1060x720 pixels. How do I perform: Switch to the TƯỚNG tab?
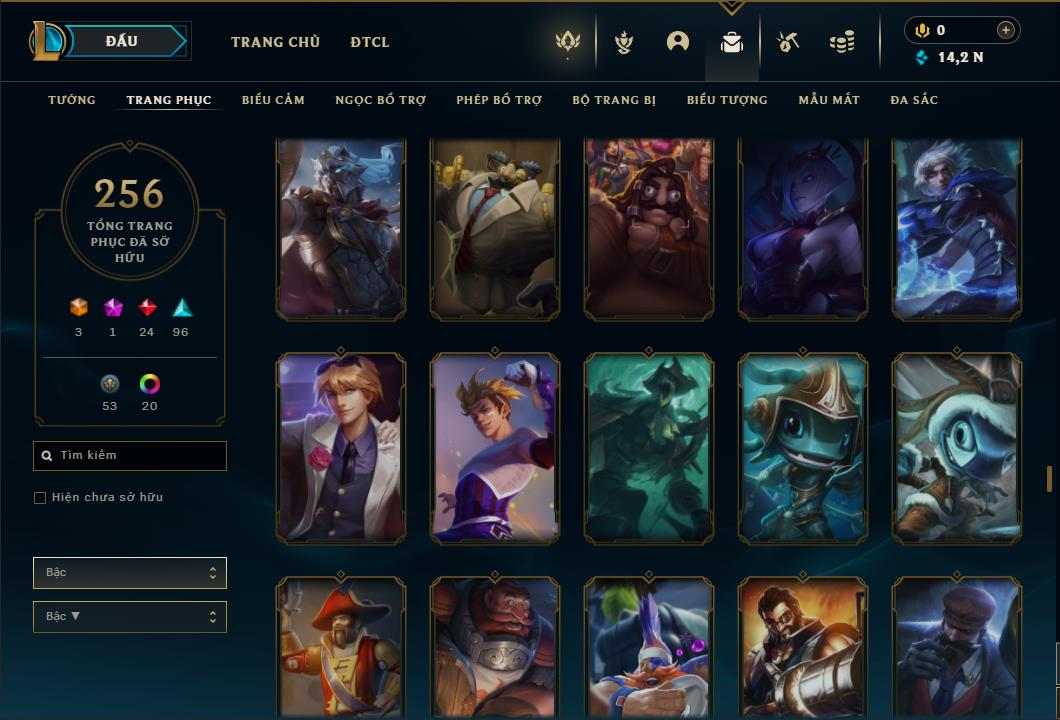[72, 100]
